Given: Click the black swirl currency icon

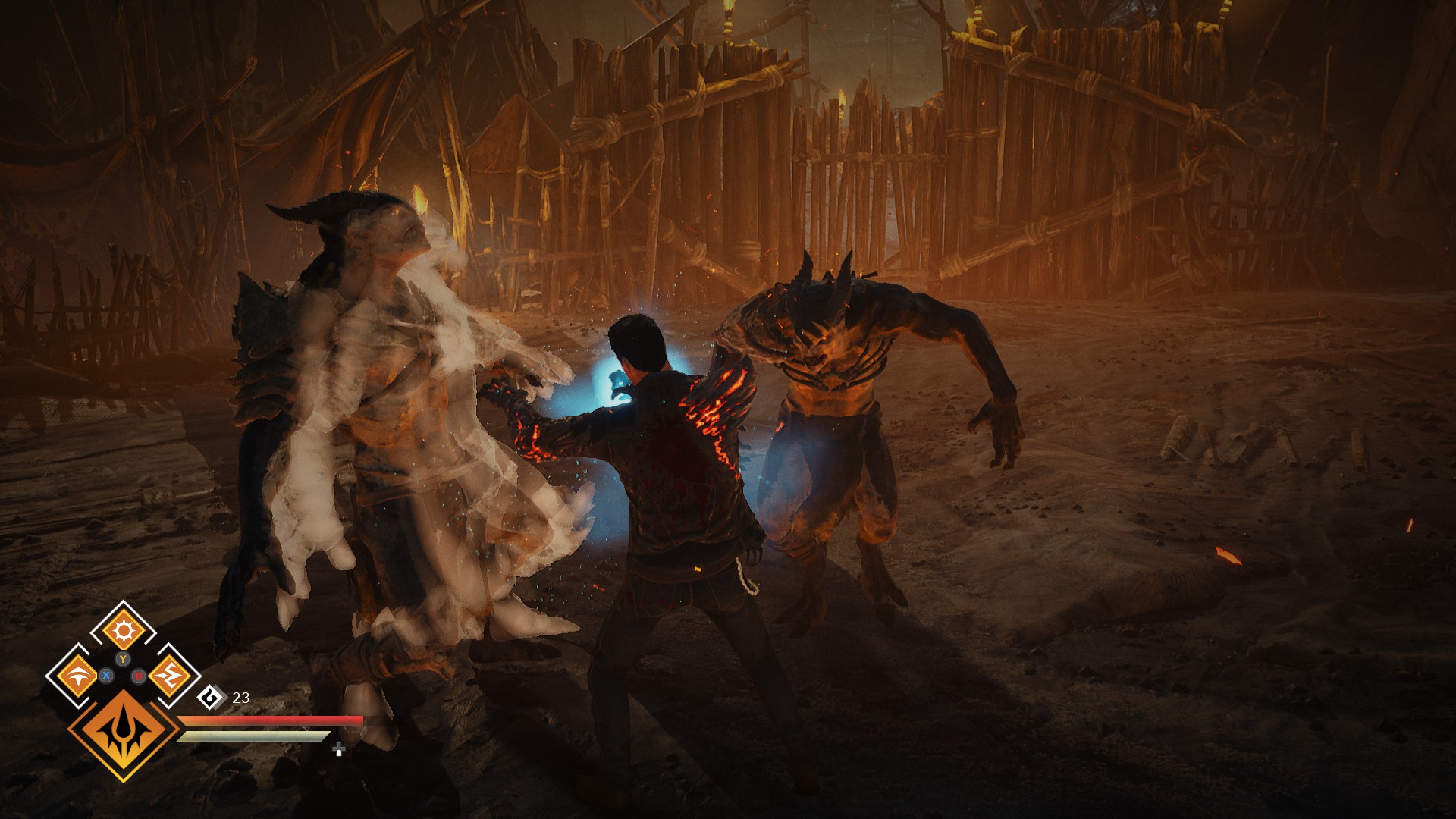Looking at the screenshot, I should click(212, 697).
